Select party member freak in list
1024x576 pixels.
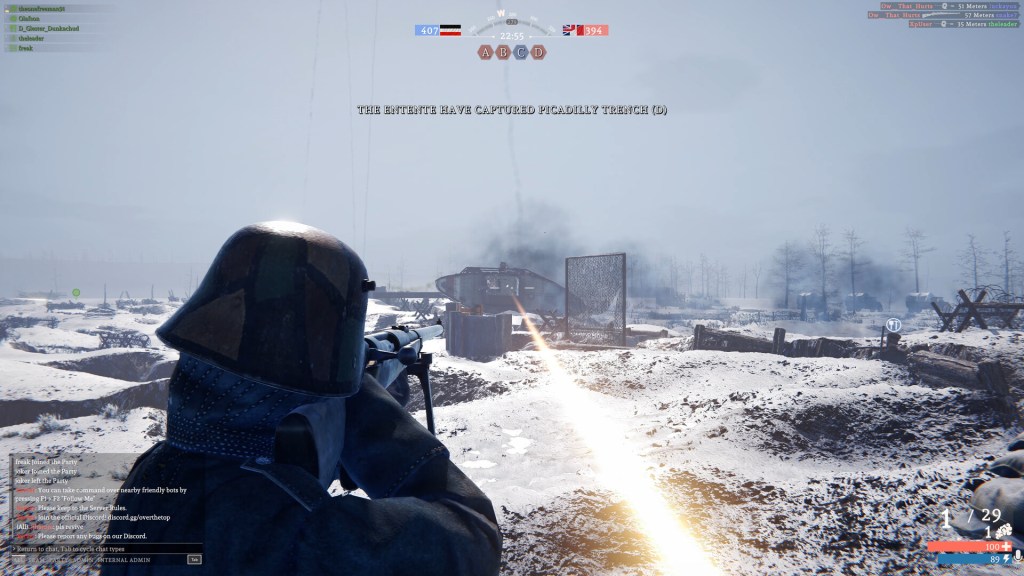pyautogui.click(x=25, y=48)
